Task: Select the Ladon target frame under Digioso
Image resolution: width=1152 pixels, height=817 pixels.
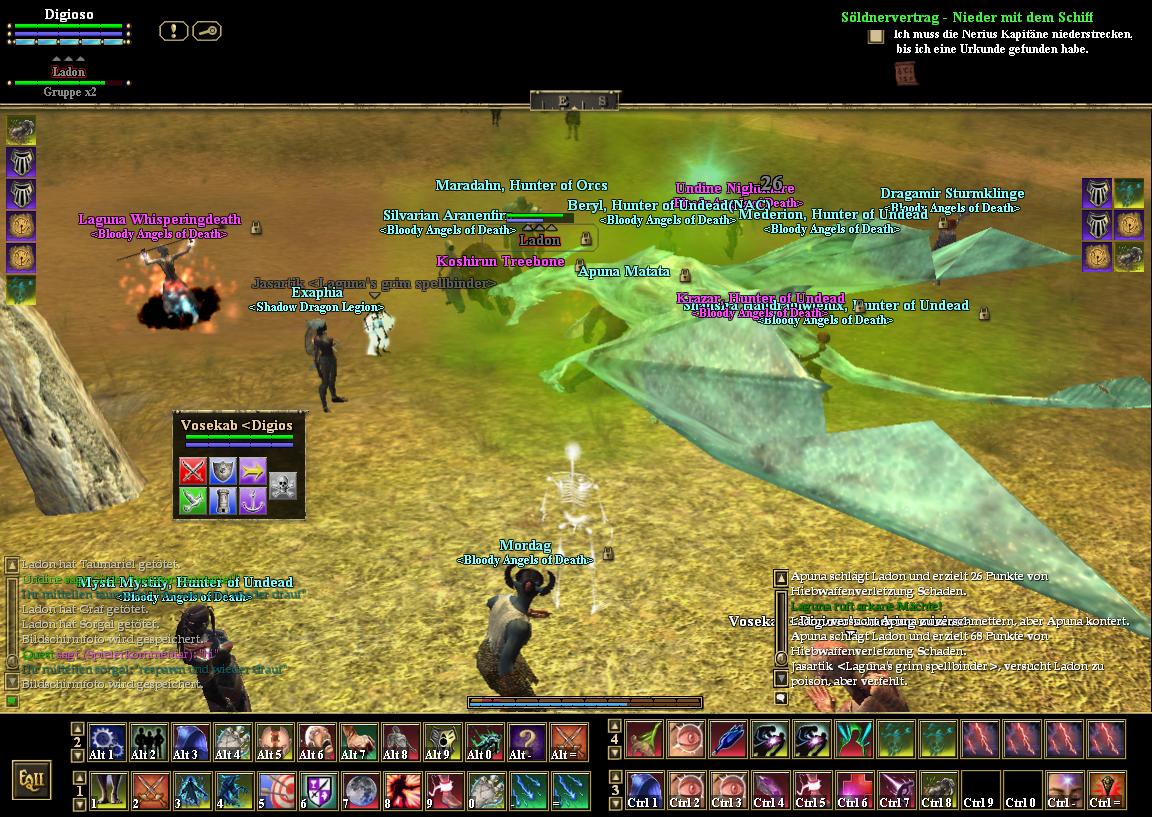Action: click(69, 72)
